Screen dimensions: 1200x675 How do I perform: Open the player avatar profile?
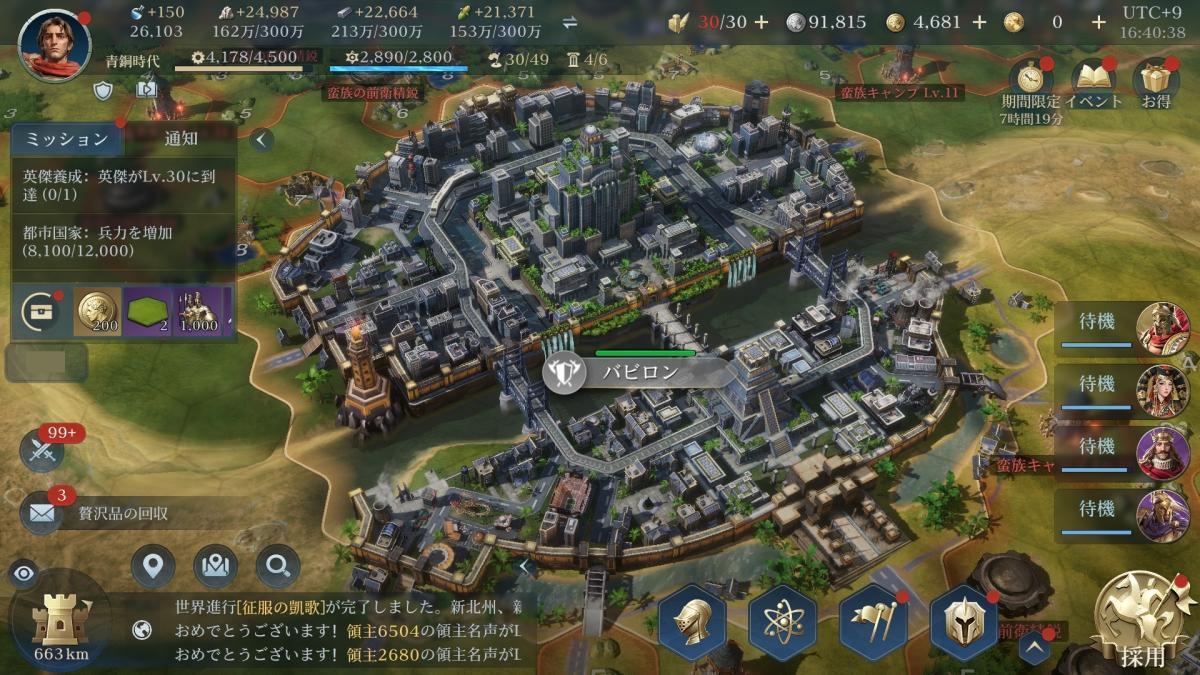click(x=54, y=46)
